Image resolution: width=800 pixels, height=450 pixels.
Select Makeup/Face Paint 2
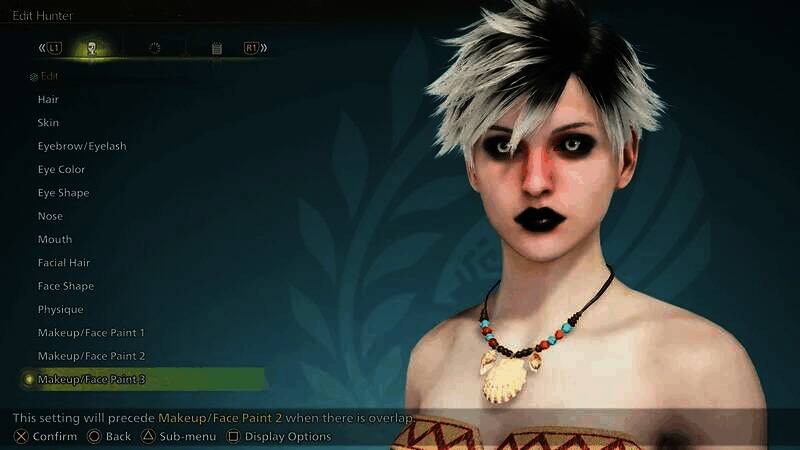click(91, 356)
